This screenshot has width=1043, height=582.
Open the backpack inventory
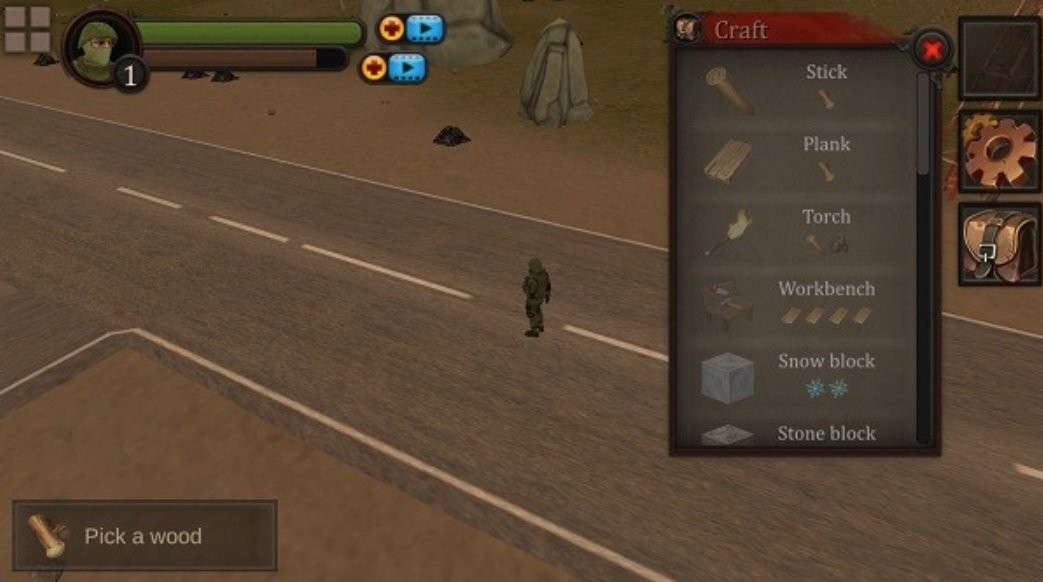[x=998, y=244]
